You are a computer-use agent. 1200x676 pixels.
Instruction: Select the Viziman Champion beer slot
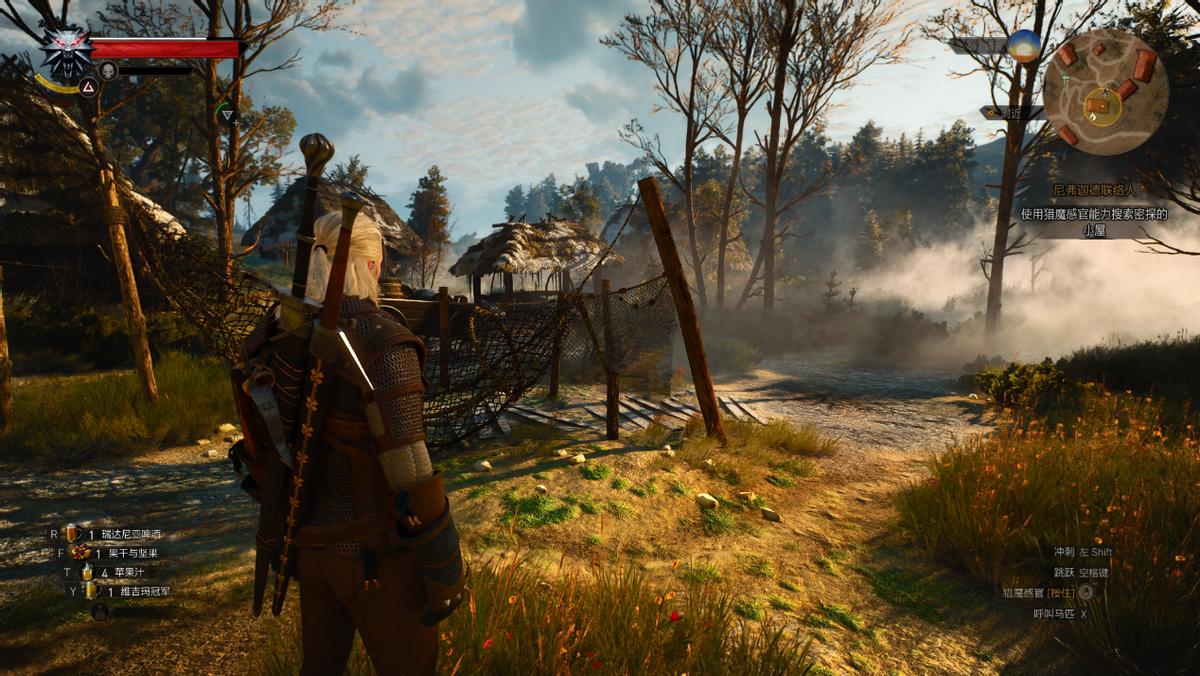(89, 591)
